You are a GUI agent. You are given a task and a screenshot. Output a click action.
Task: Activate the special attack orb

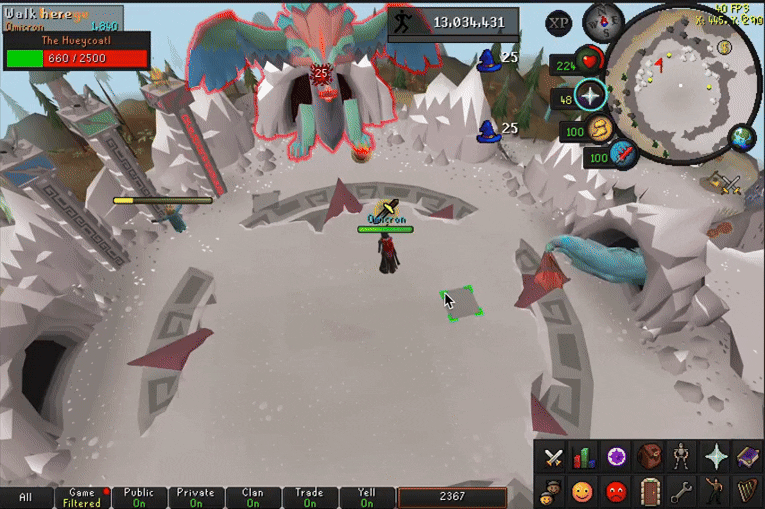pyautogui.click(x=622, y=156)
